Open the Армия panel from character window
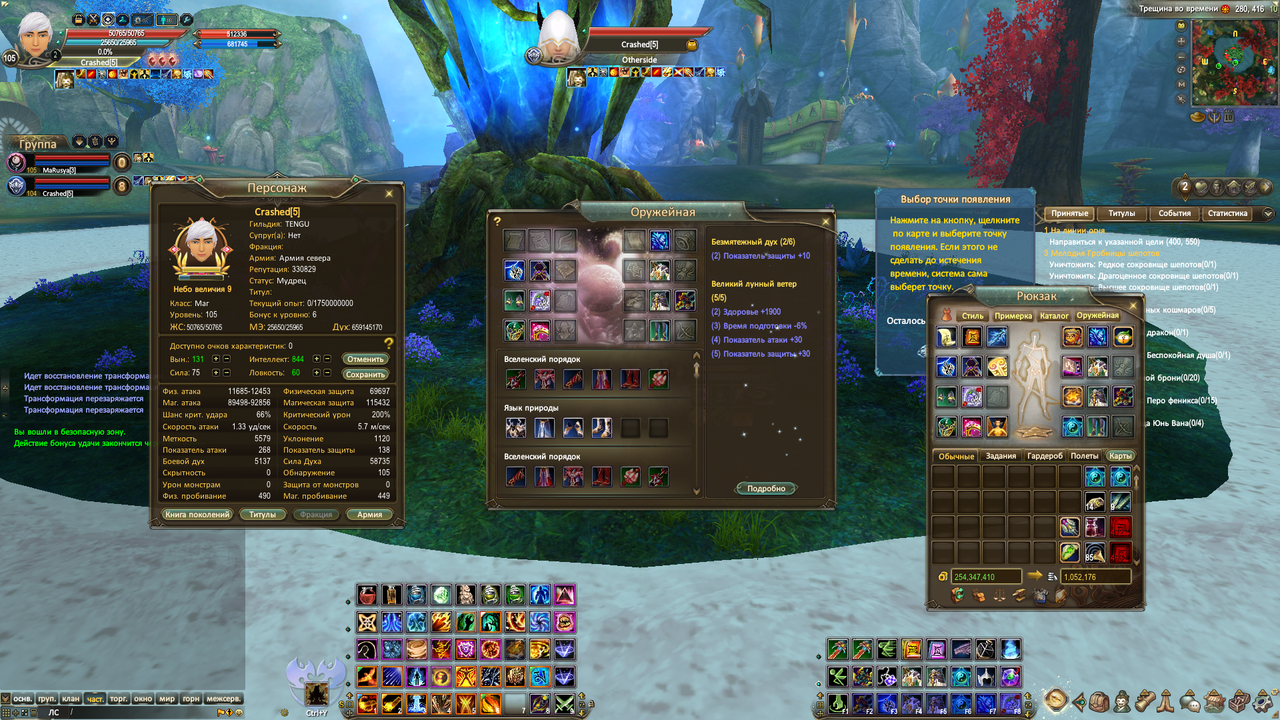The height and width of the screenshot is (720, 1280). 369,514
